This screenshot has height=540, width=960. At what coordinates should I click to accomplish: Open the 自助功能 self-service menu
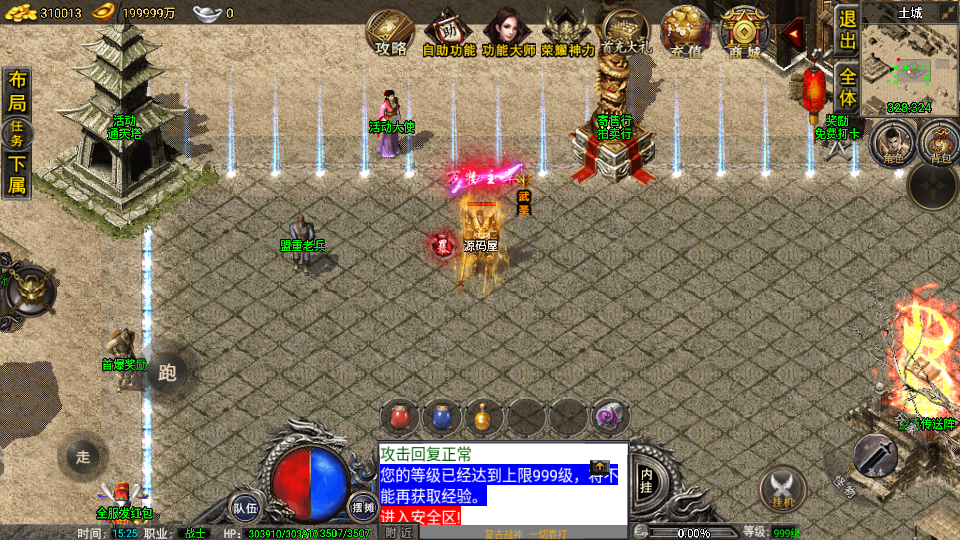click(448, 32)
